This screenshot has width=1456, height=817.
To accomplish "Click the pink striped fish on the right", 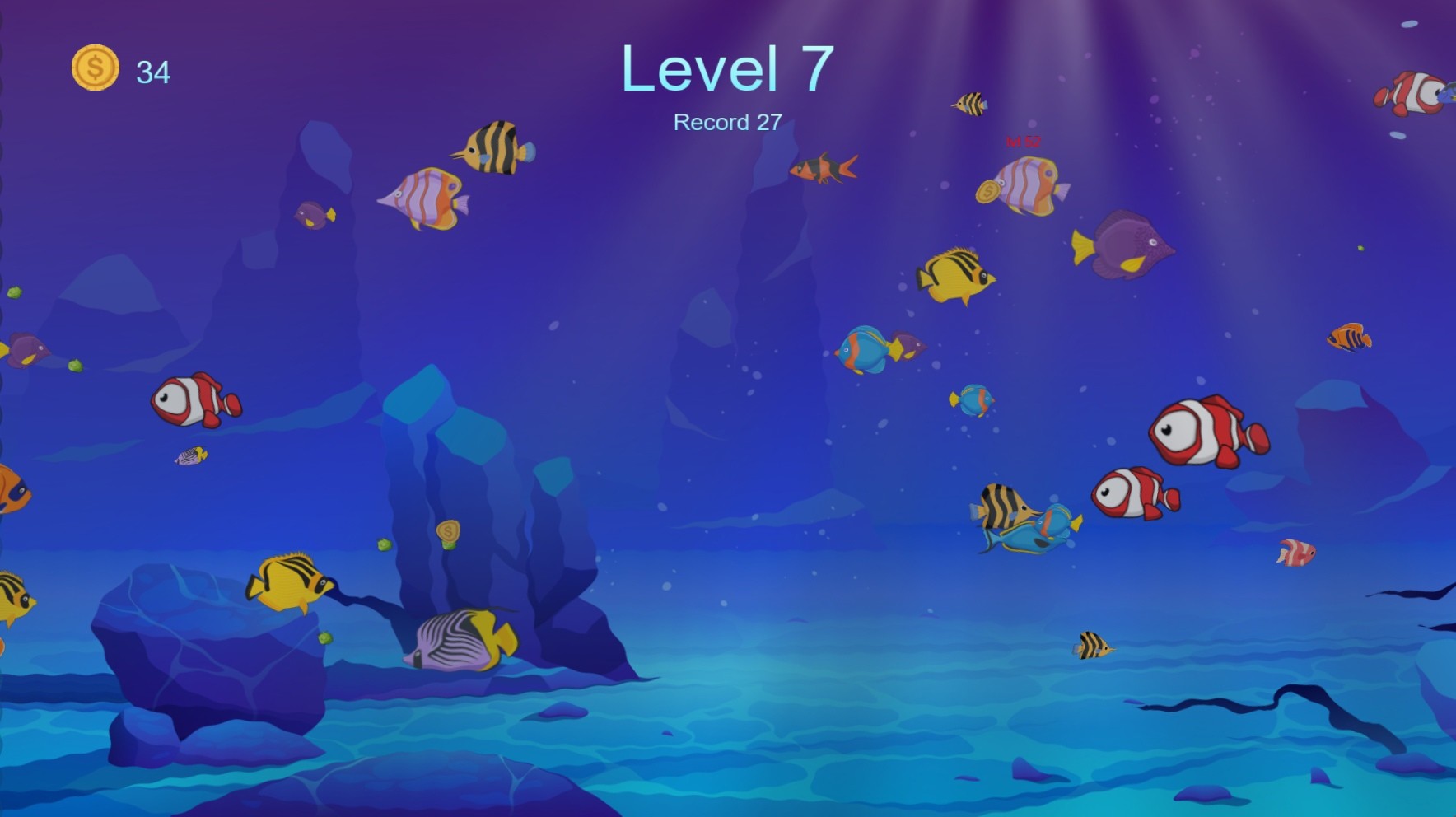I will 1297,553.
